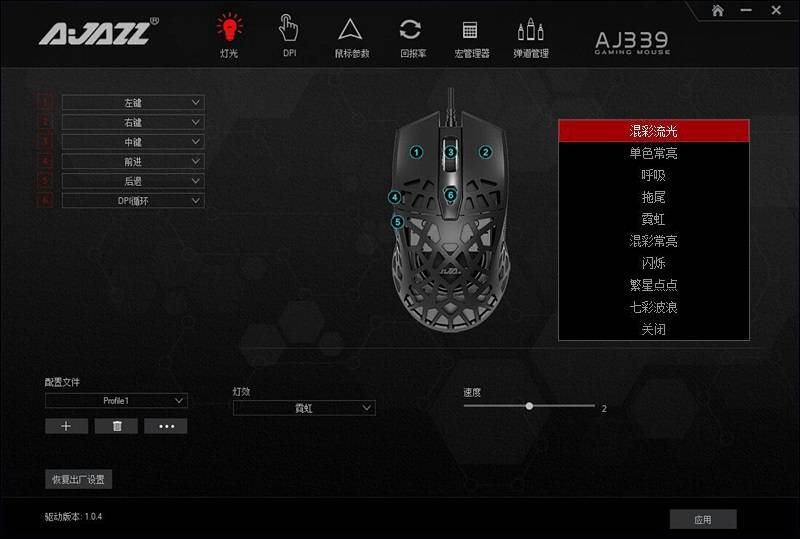Open the 灯效 dropdown showing 霓虹
This screenshot has height=539, width=800.
pyautogui.click(x=304, y=408)
